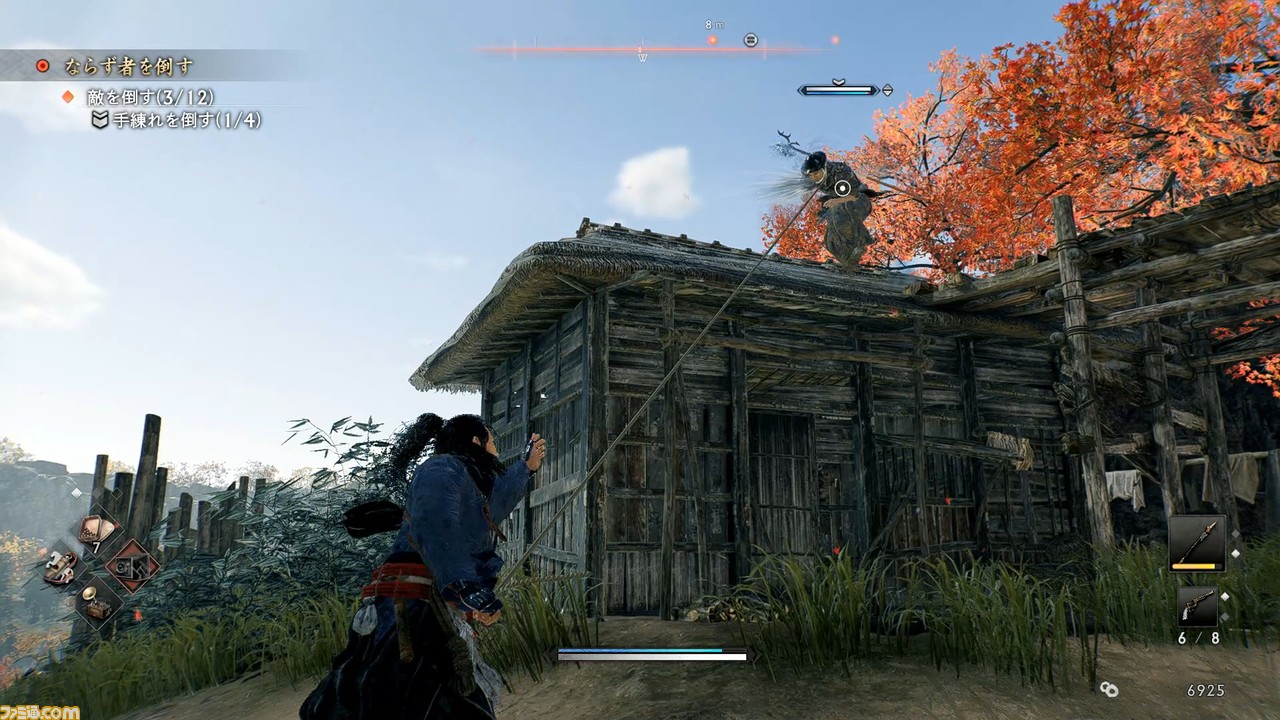Select the gramophone item in the wheel
This screenshot has height=720, width=1280.
point(97,603)
